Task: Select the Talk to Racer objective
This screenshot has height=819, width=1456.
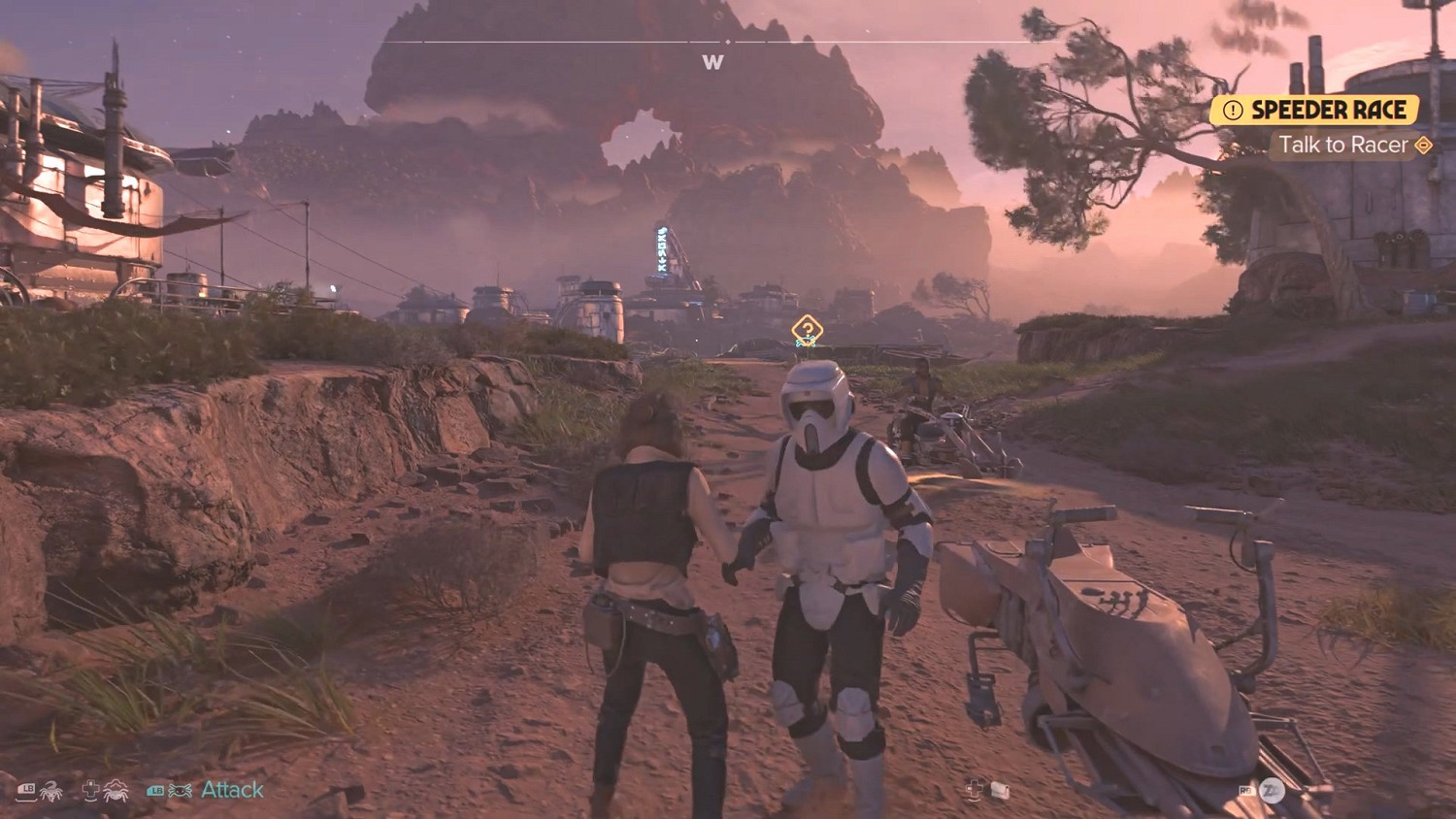Action: (x=1342, y=146)
